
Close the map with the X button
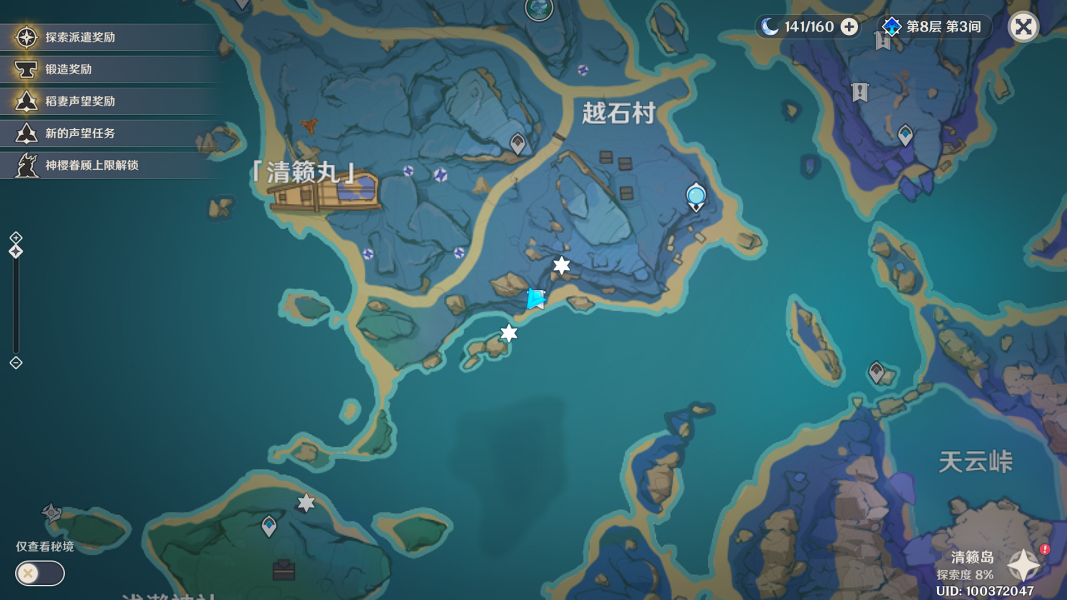pyautogui.click(x=1023, y=27)
